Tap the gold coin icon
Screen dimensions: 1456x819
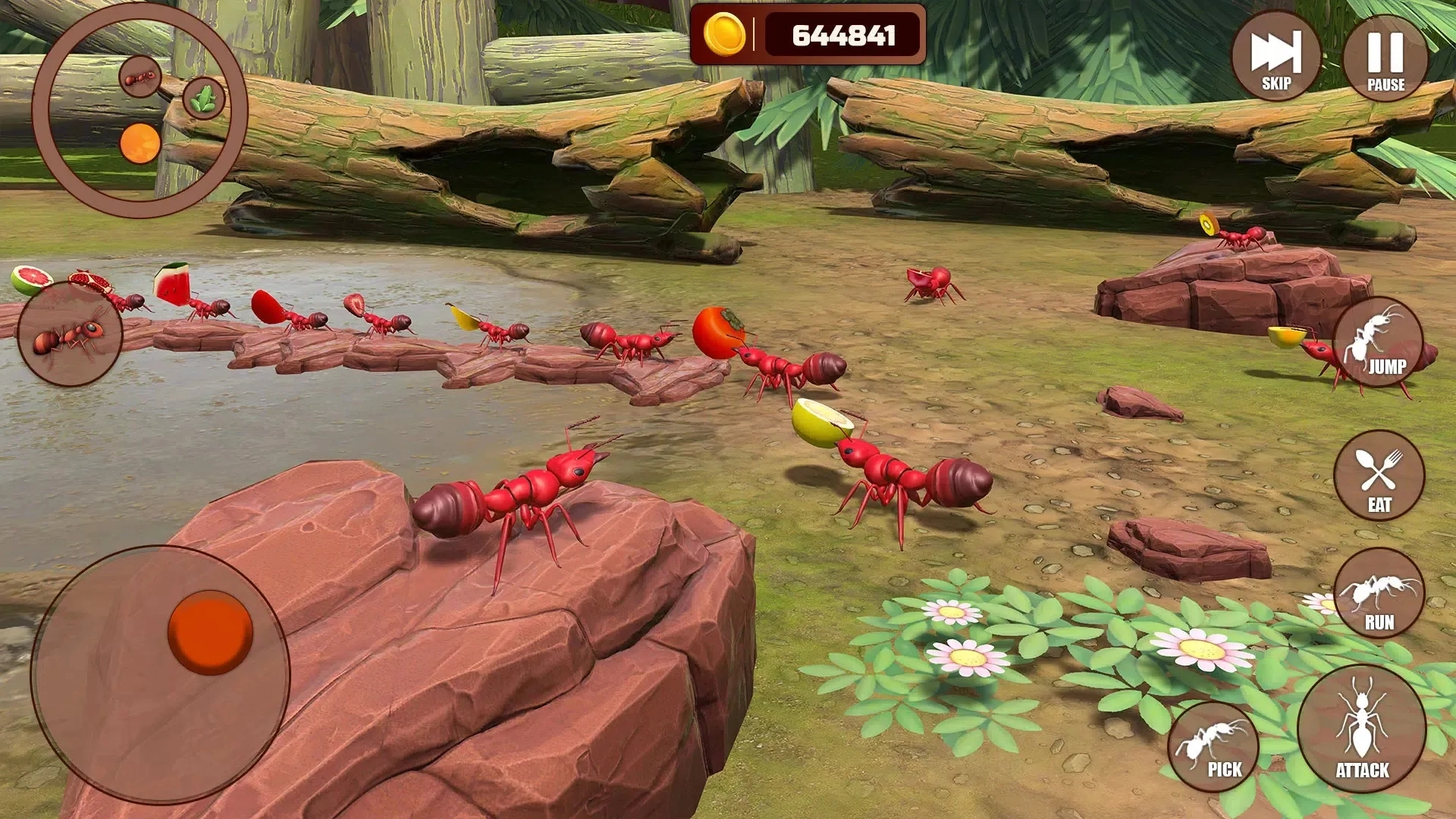(x=724, y=35)
